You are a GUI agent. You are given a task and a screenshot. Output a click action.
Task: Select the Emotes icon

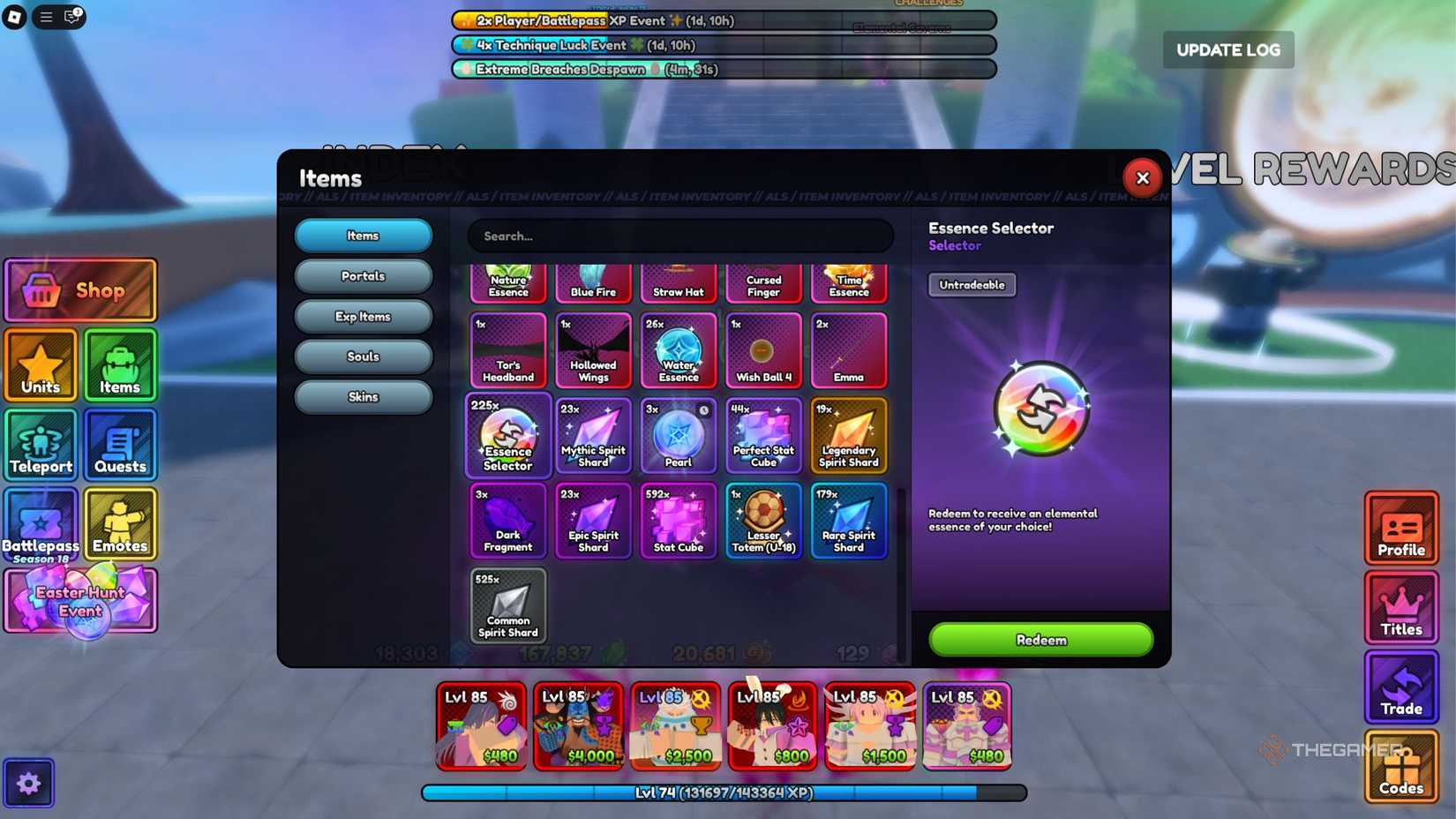(120, 524)
